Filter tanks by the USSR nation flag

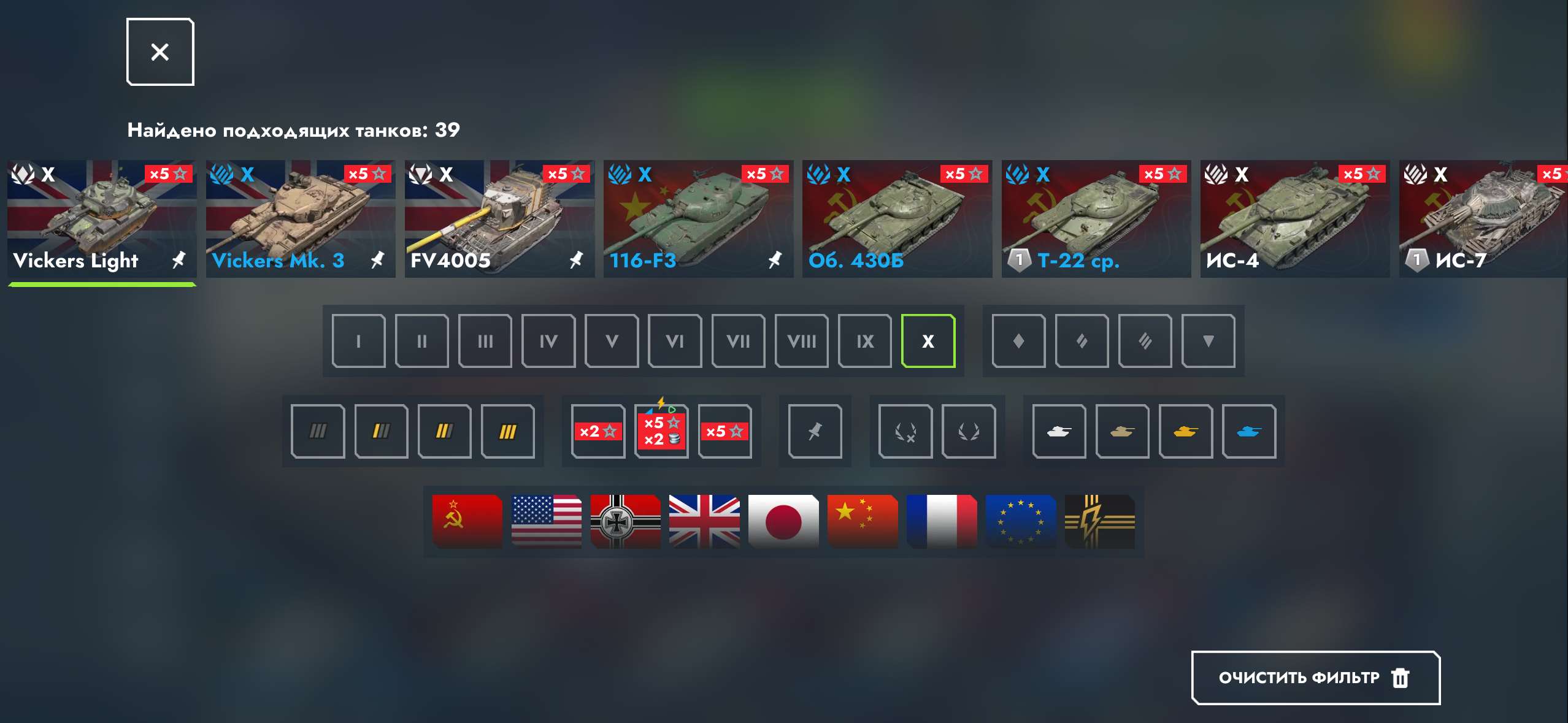coord(466,521)
